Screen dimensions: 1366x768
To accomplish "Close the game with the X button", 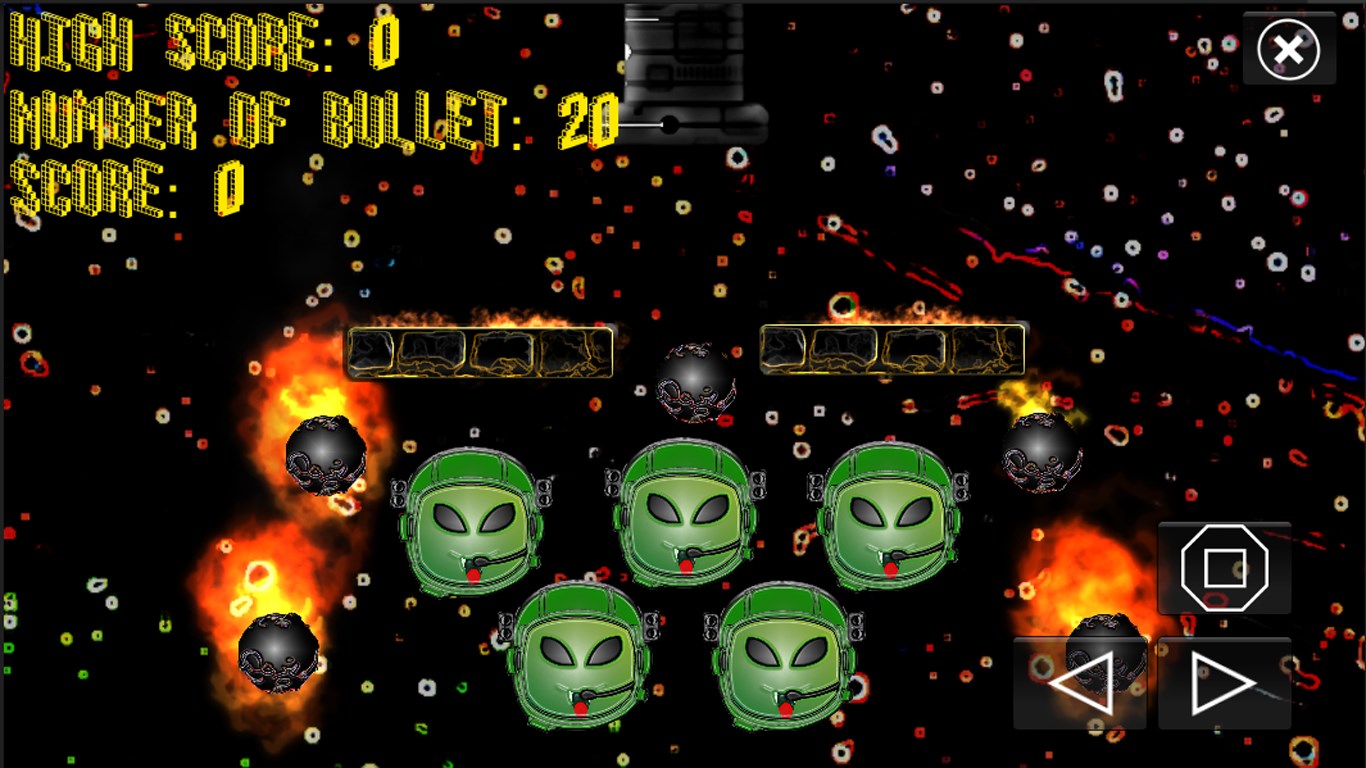I will (1288, 49).
